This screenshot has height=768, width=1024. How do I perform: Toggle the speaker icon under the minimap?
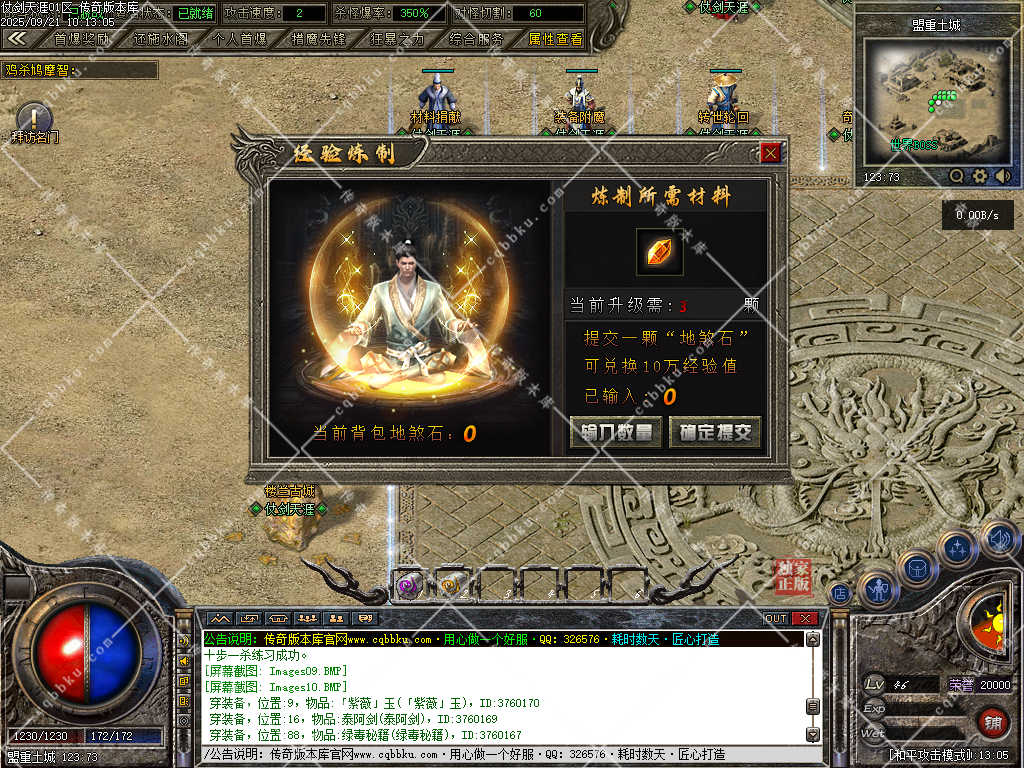click(x=1003, y=176)
